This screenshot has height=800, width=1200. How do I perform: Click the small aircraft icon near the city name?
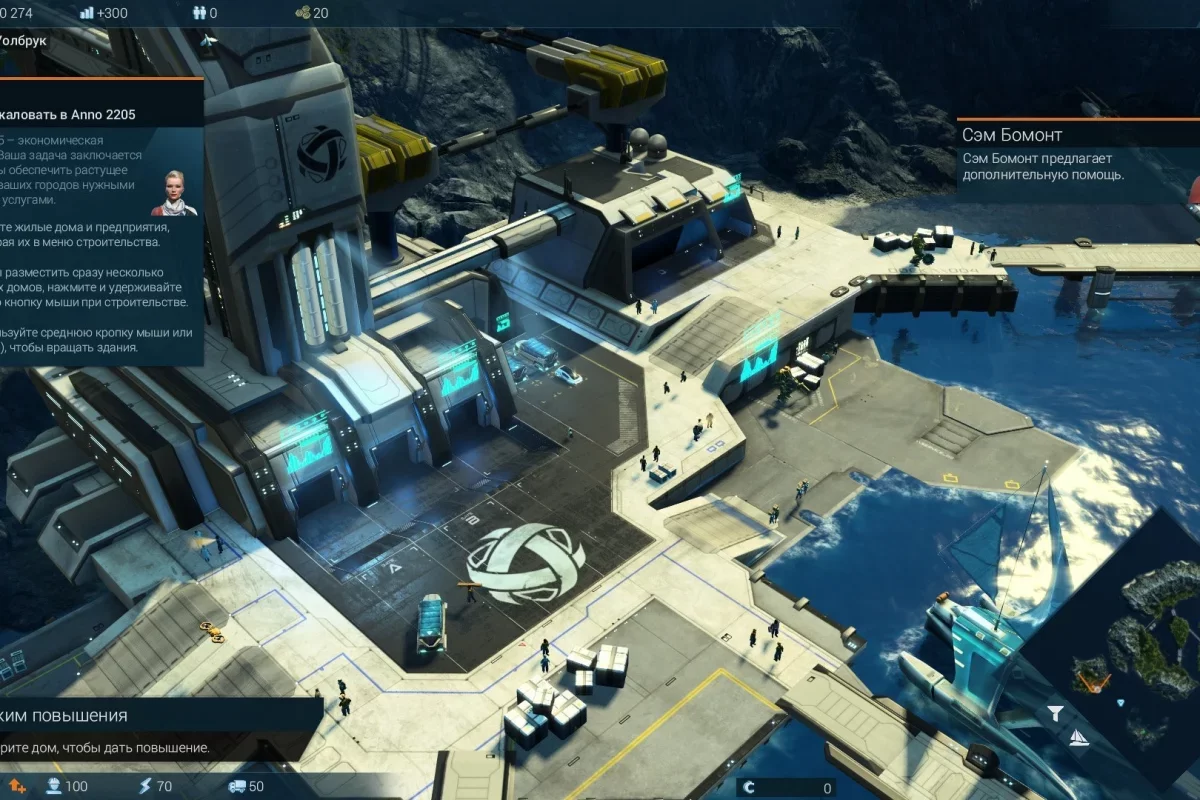[208, 41]
